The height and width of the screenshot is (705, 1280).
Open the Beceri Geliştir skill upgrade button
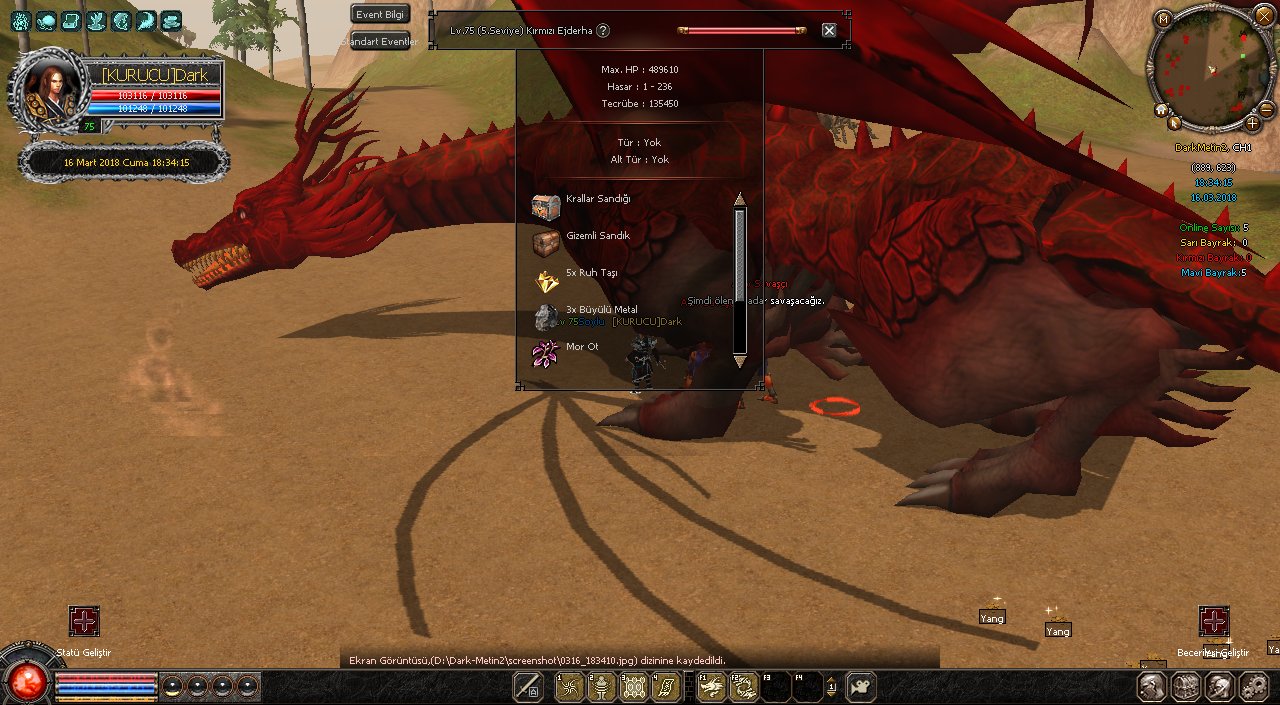(x=1214, y=621)
